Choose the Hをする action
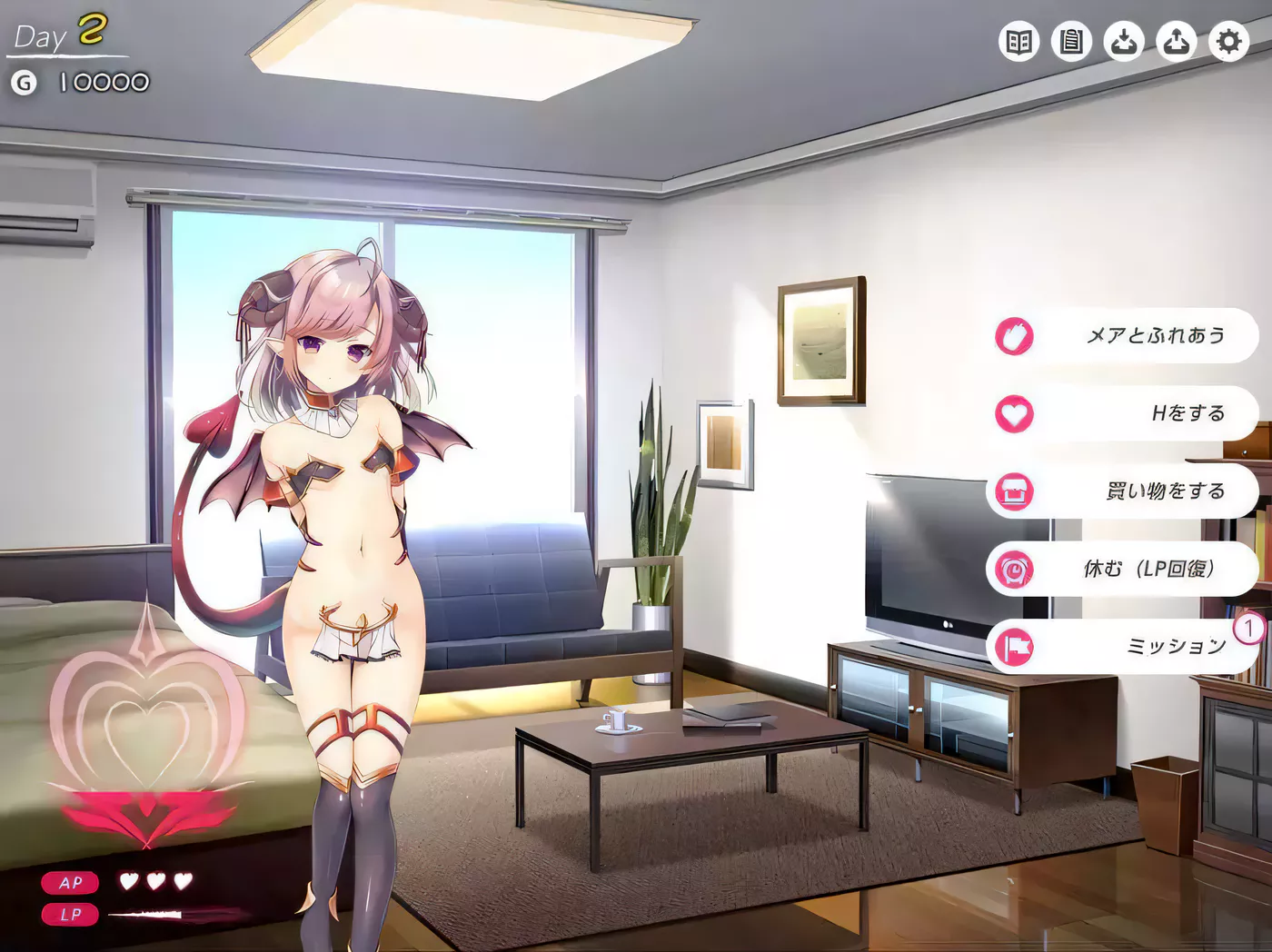The width and height of the screenshot is (1272, 952). (1187, 412)
